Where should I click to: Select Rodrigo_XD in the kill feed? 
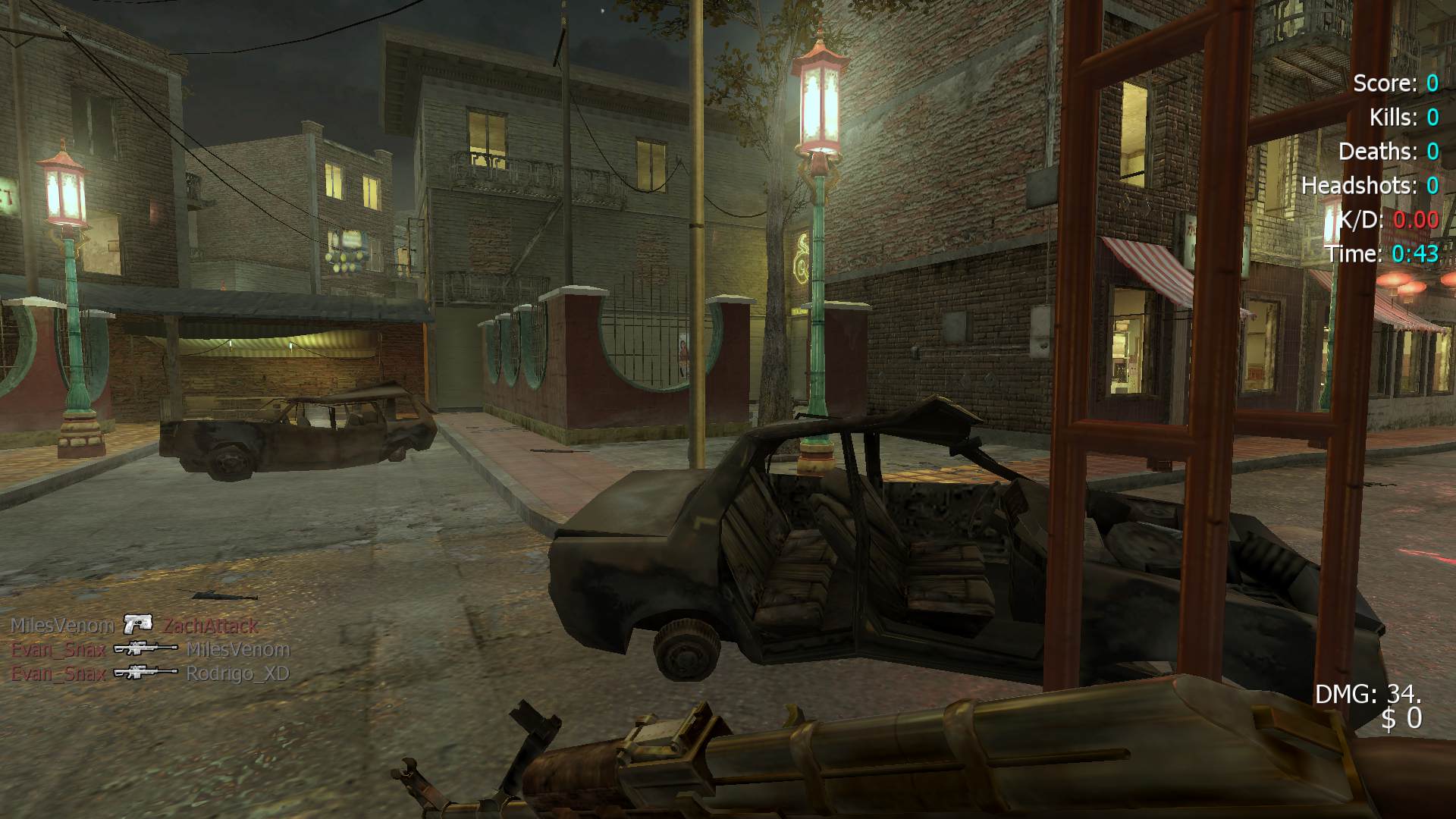(237, 673)
